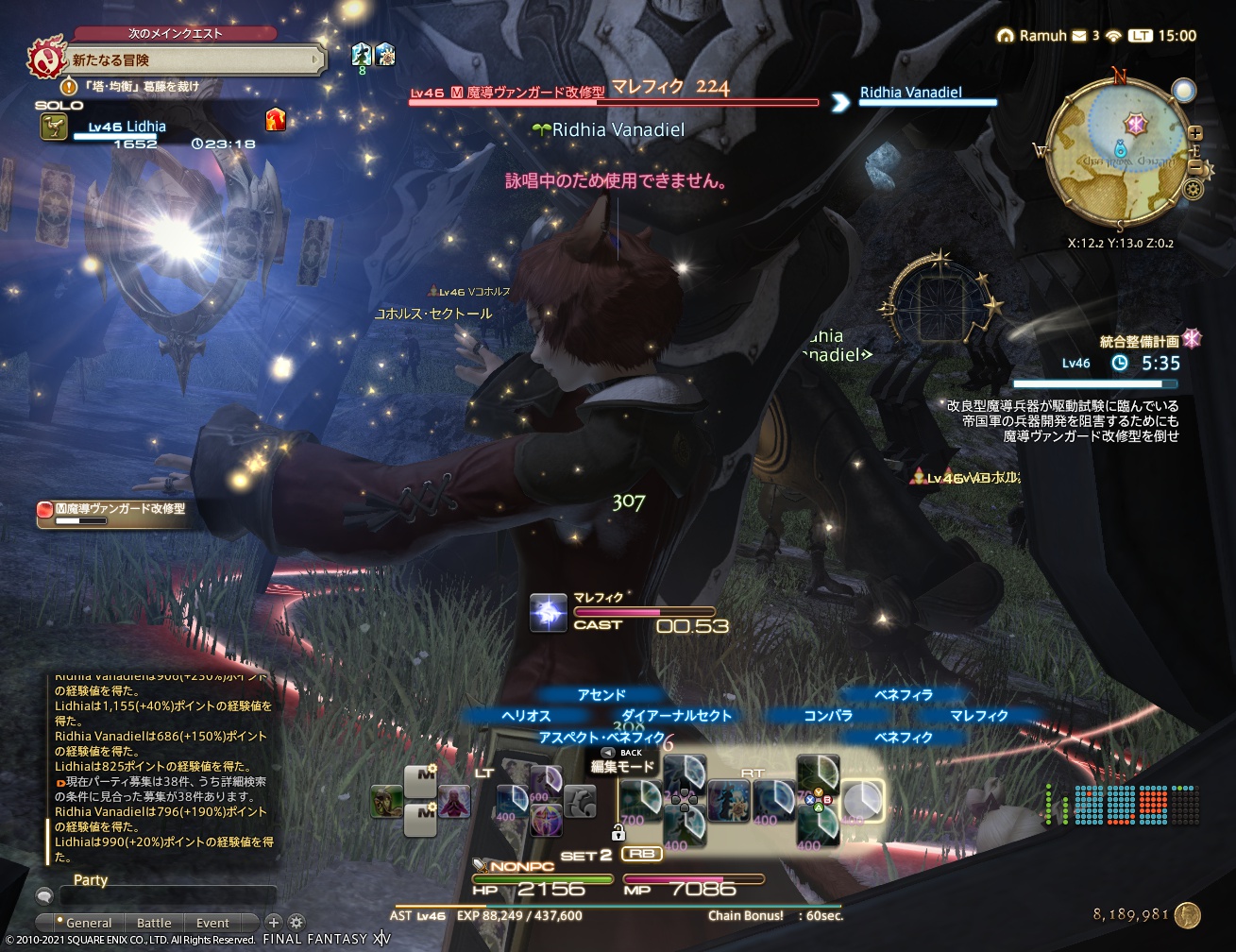
Task: Toggle the padlock on the cross hotbar edit panel
Action: [618, 834]
